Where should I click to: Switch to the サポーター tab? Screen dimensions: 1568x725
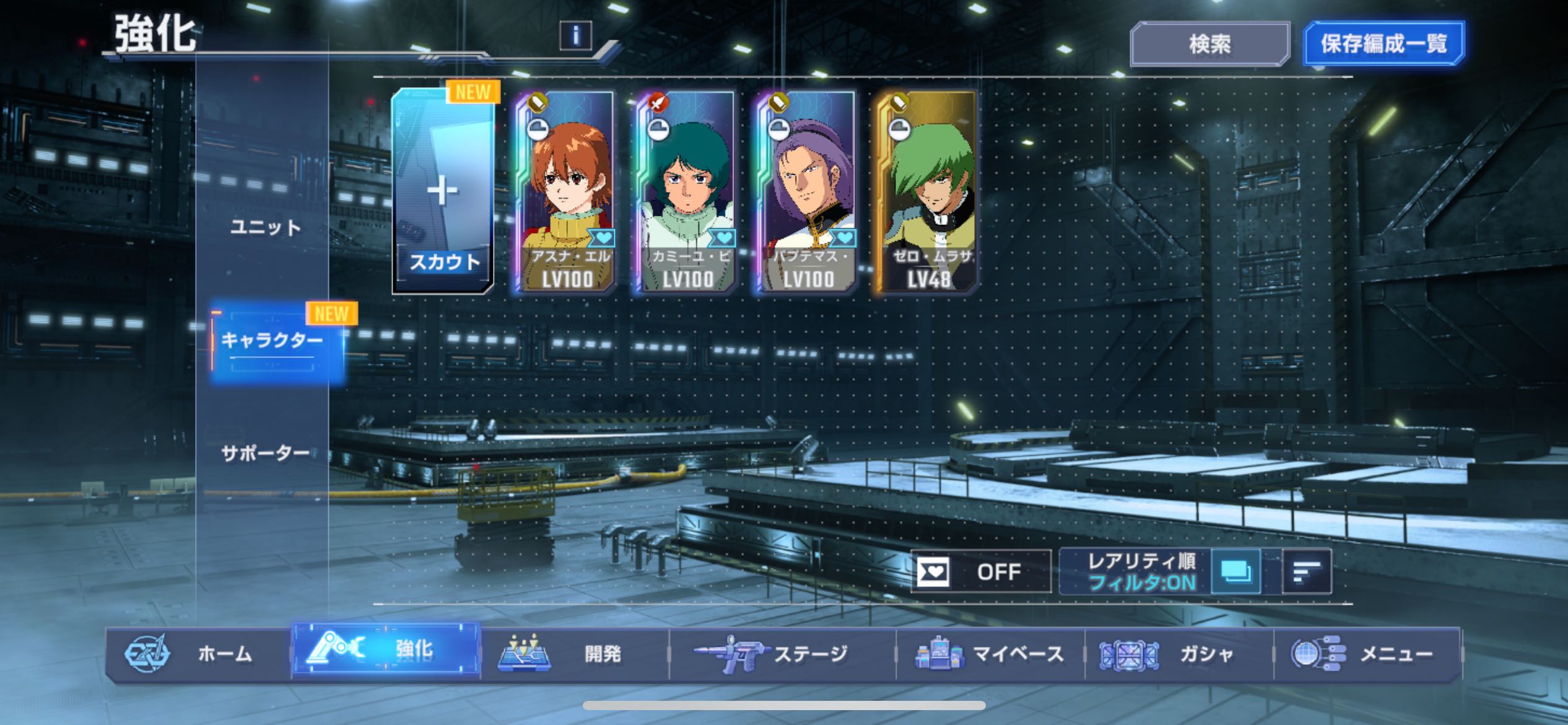(x=266, y=454)
